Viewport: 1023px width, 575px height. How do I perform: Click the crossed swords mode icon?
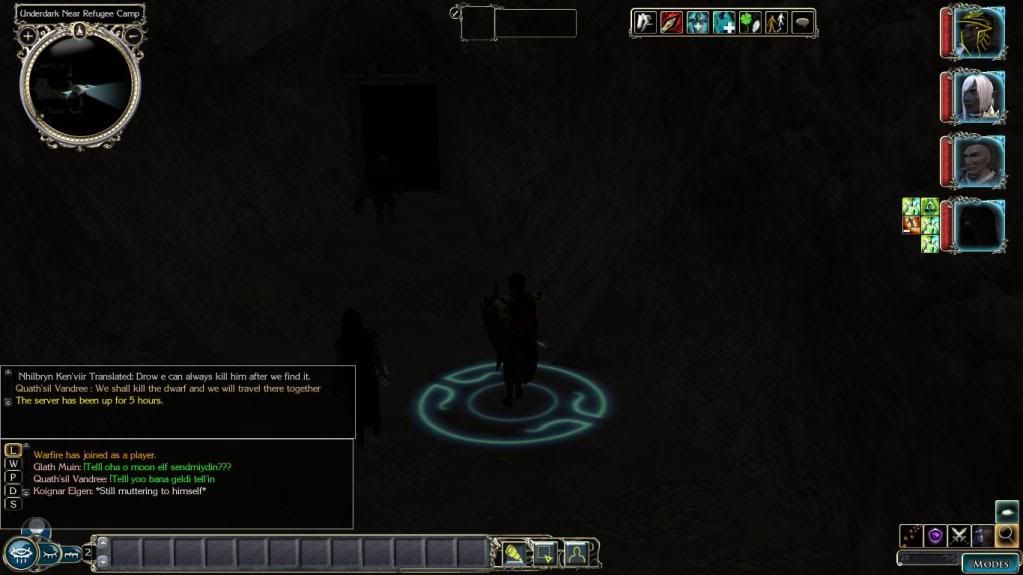click(959, 535)
